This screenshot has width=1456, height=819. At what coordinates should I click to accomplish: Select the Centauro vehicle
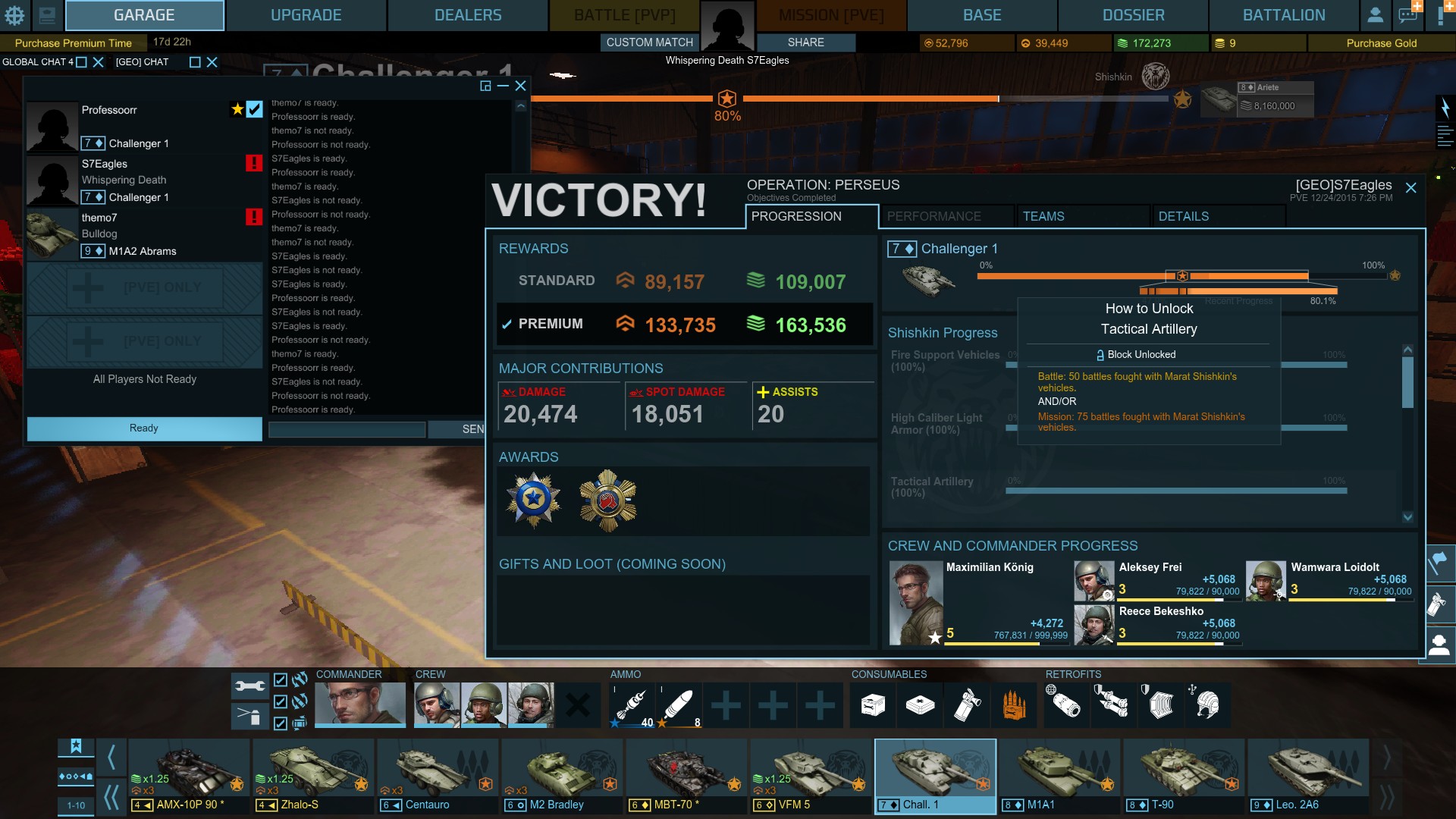point(438,775)
